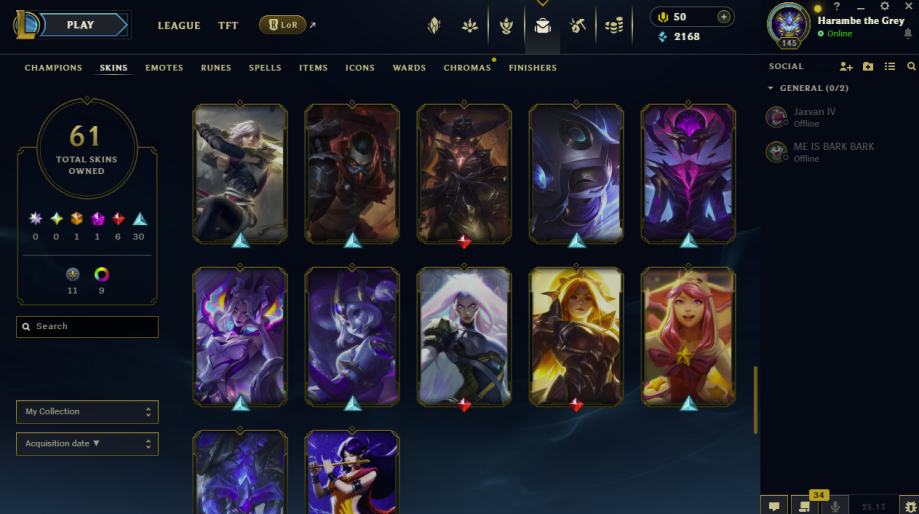The width and height of the screenshot is (919, 514).
Task: View the Chromas tab
Action: (467, 68)
